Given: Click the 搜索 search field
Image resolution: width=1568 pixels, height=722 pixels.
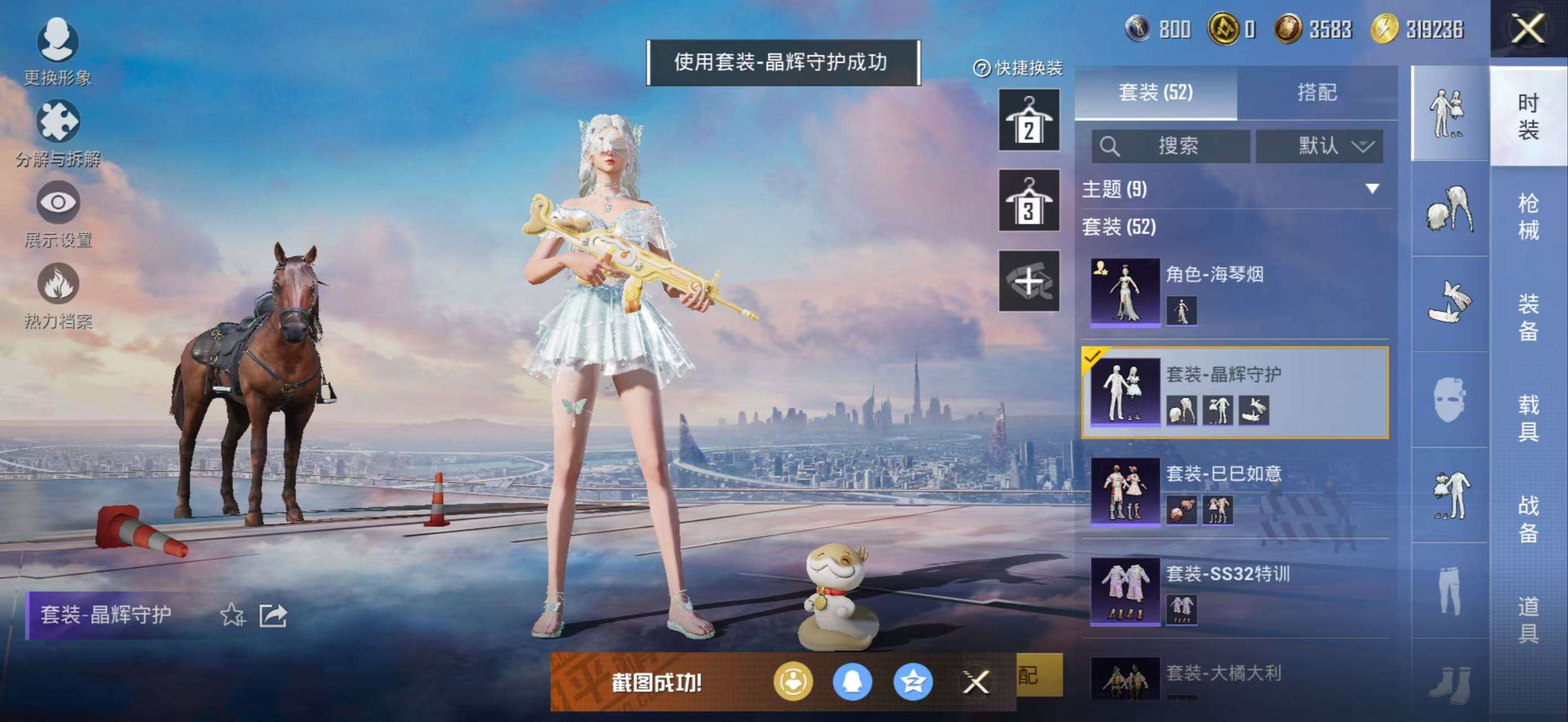Looking at the screenshot, I should [1170, 146].
